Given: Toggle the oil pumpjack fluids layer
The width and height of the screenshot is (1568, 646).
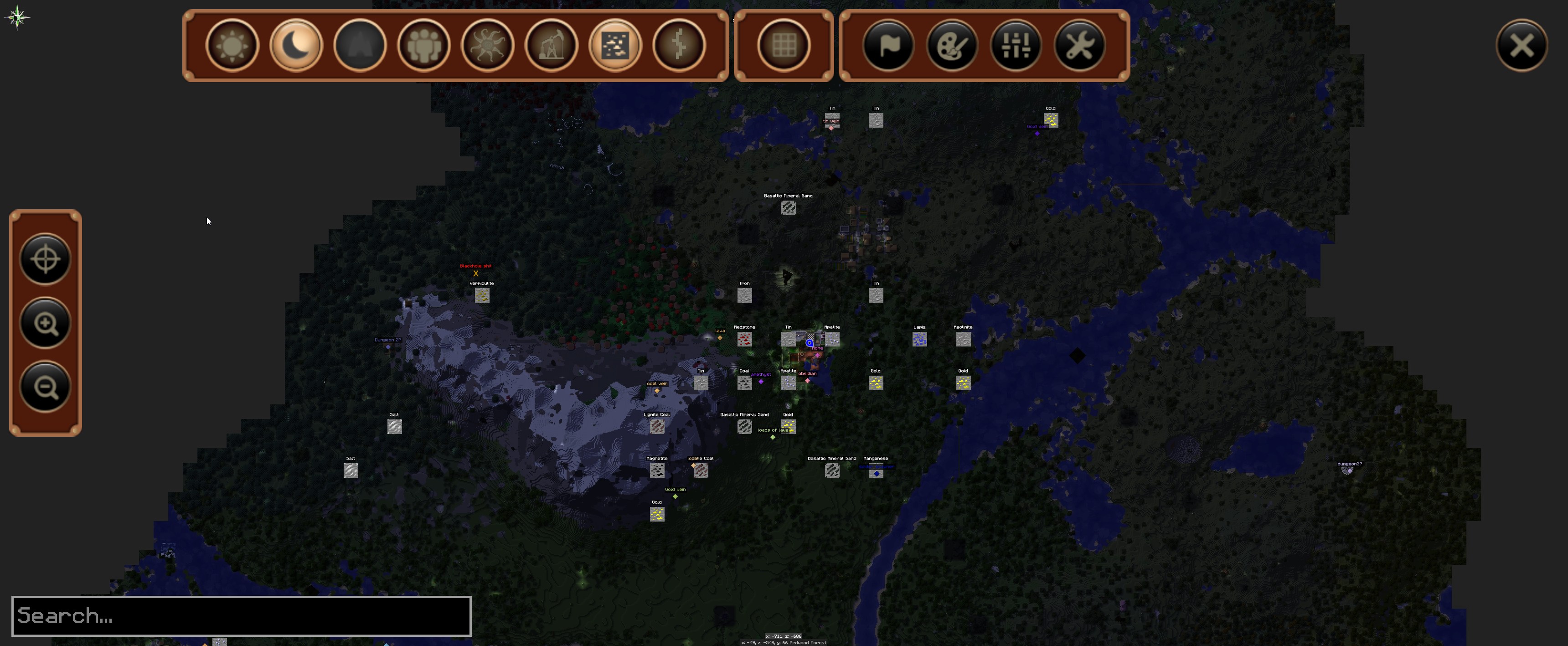Looking at the screenshot, I should click(552, 45).
